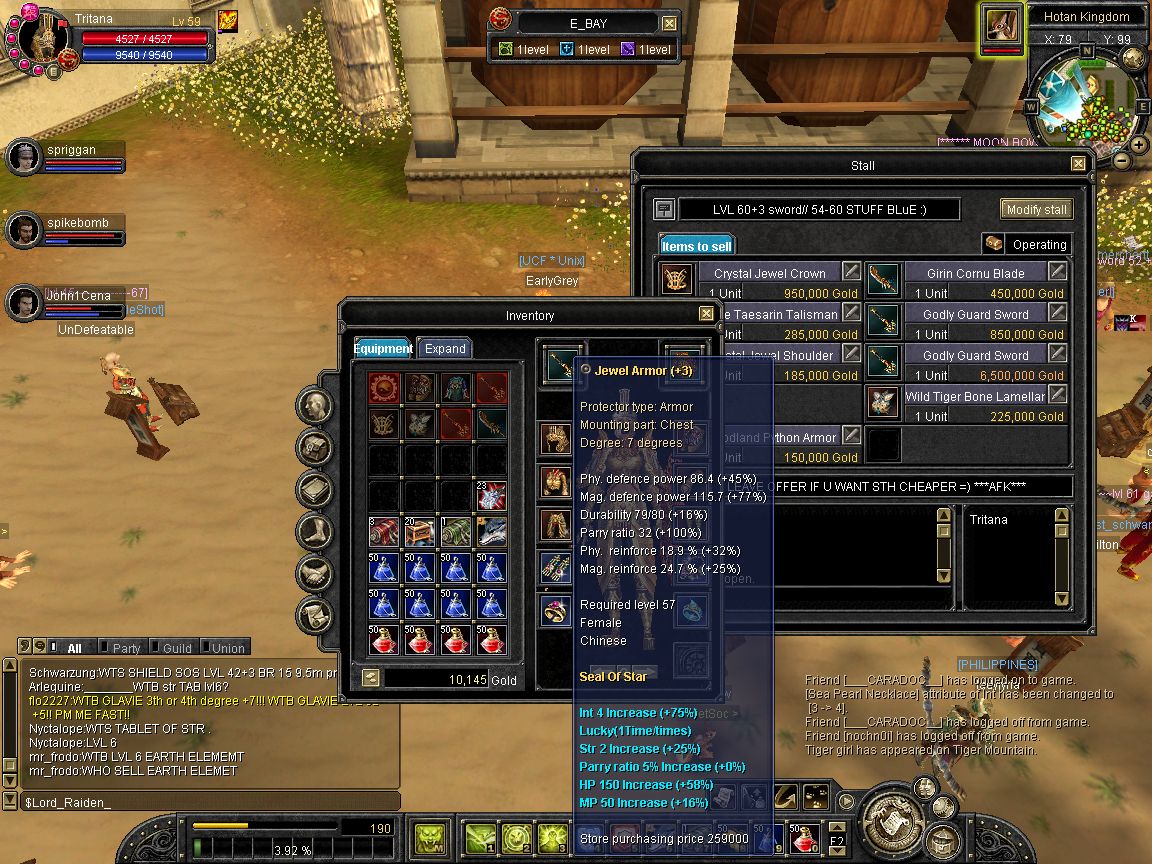Click the stall title text field
This screenshot has height=864, width=1152.
tap(818, 209)
